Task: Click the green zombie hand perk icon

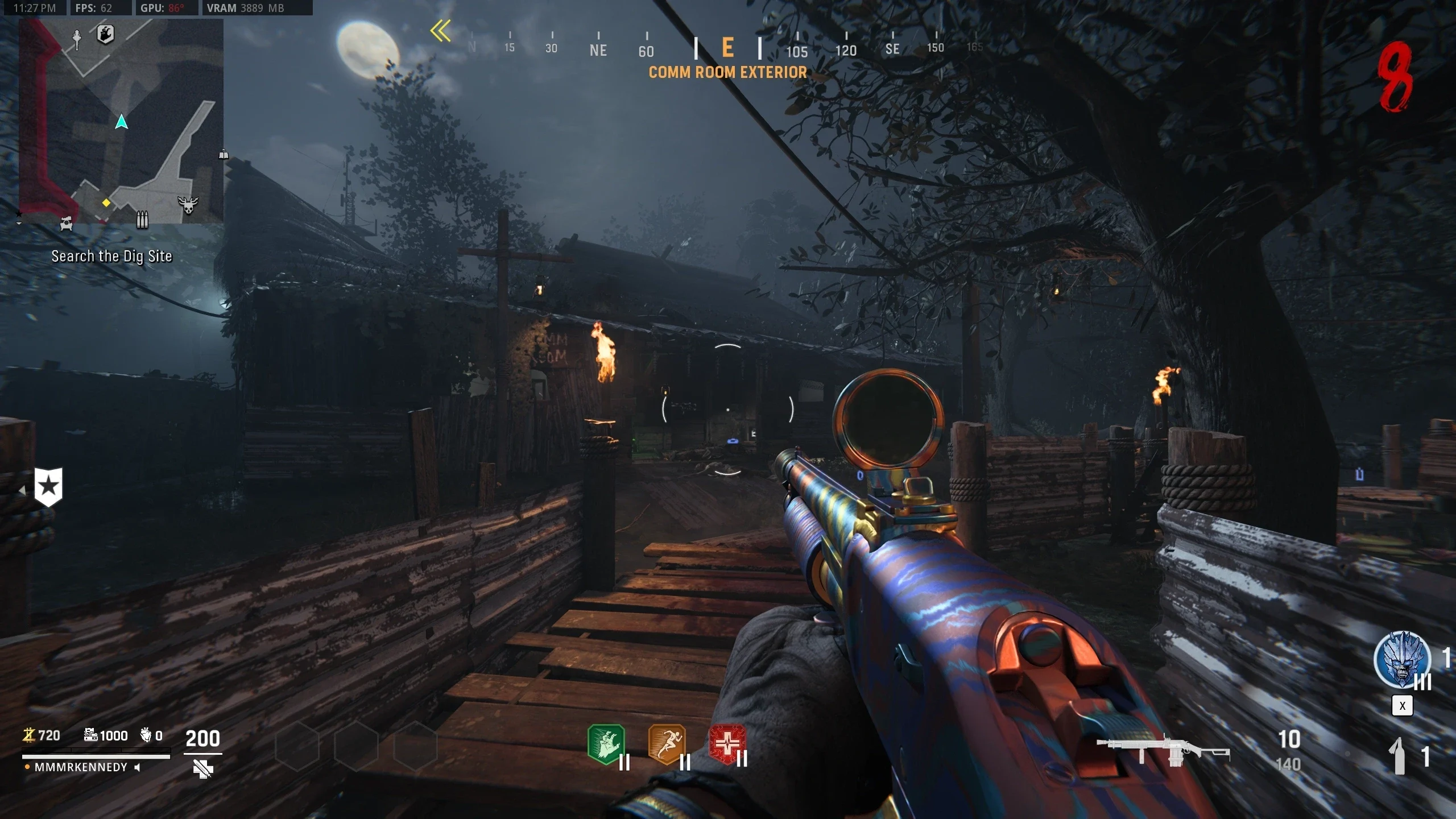Action: point(606,744)
